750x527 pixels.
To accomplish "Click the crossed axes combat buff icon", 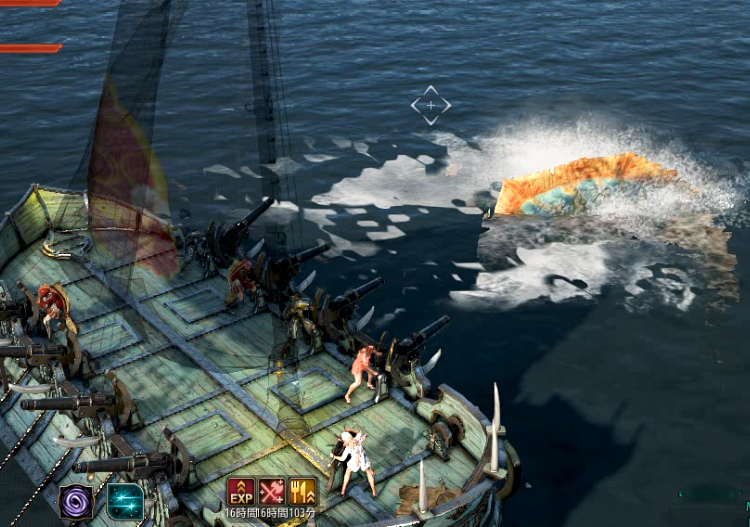I will [272, 491].
